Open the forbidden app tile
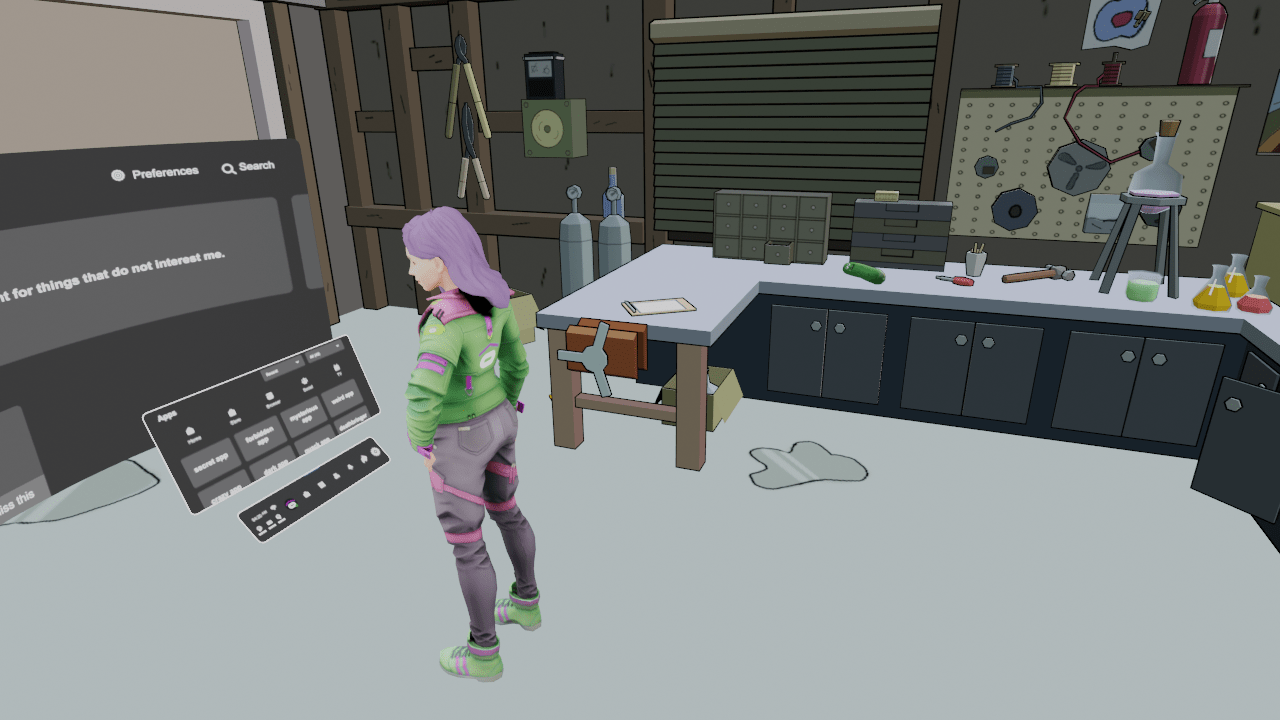This screenshot has height=720, width=1280. pos(260,434)
